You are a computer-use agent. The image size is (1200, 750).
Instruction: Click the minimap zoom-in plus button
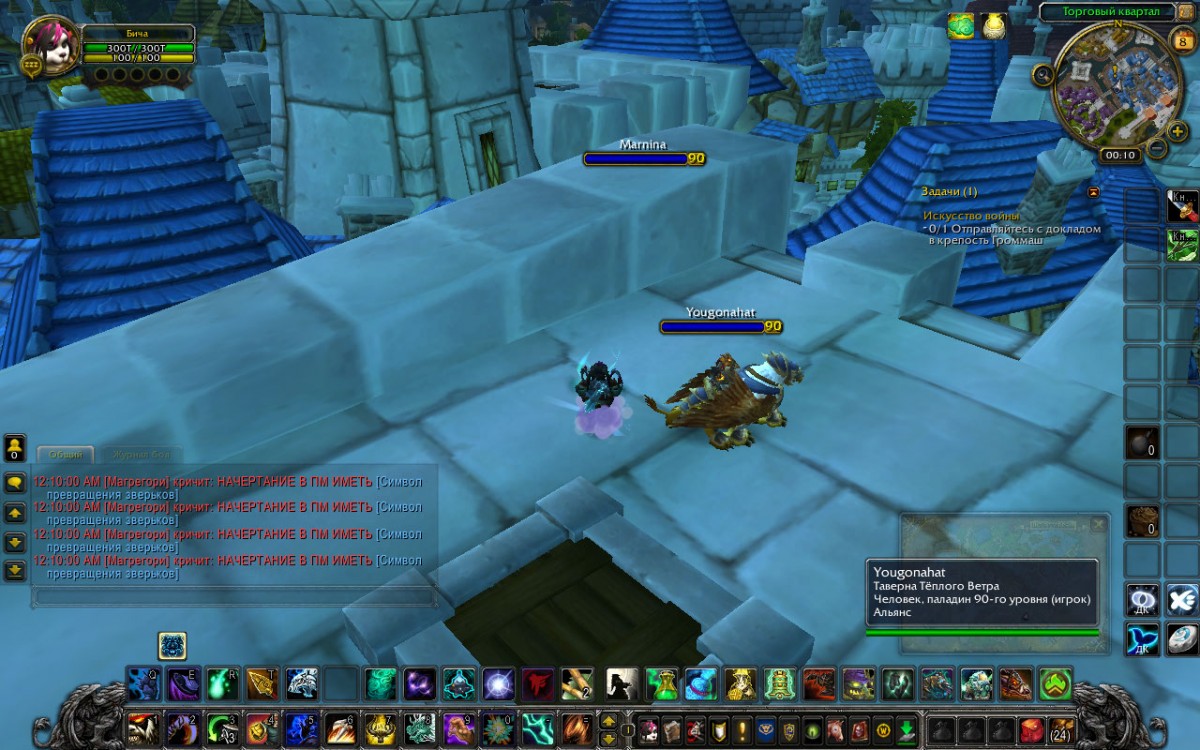pos(1177,131)
